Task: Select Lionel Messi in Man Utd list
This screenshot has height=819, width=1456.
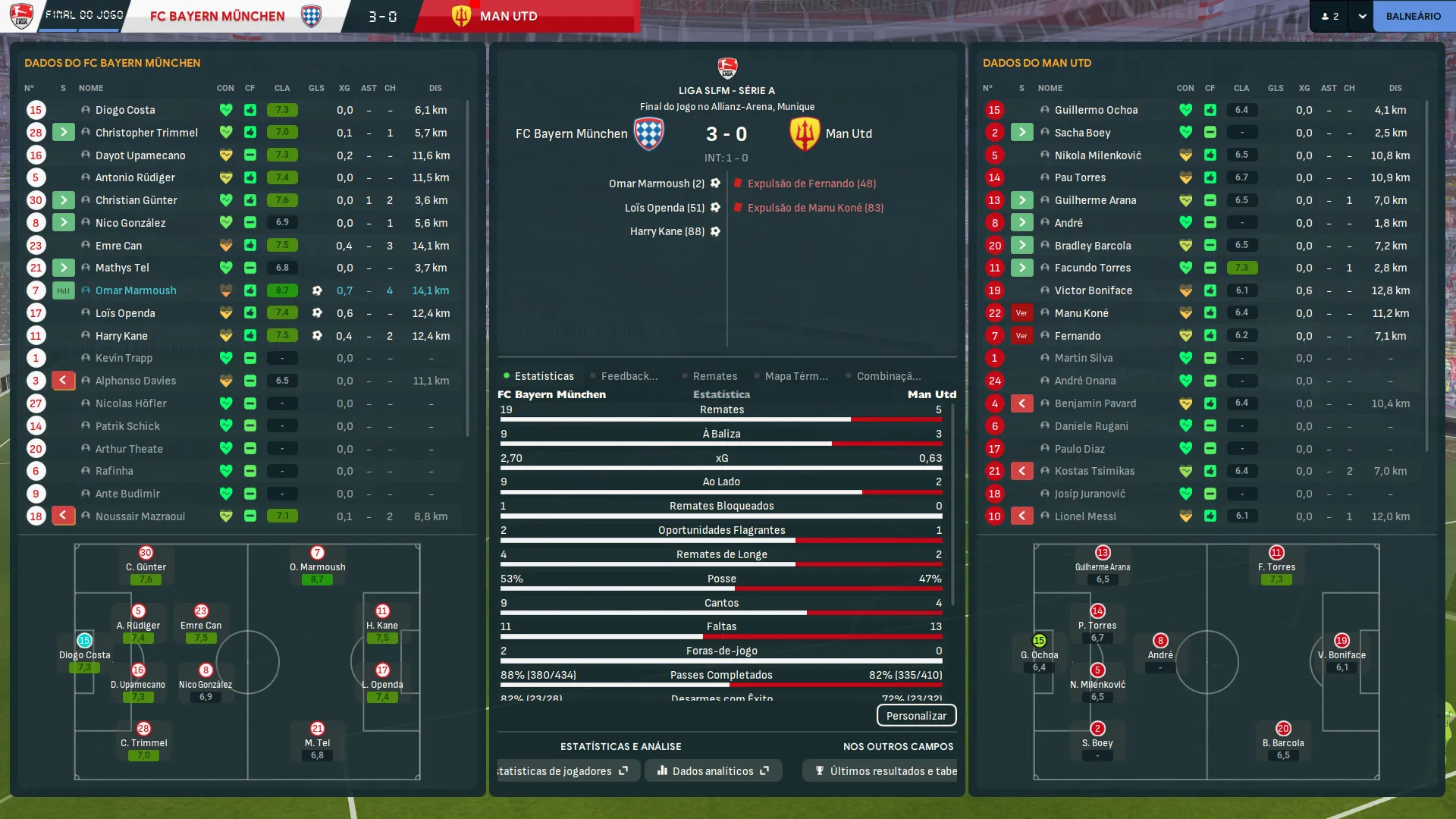Action: click(x=1084, y=516)
